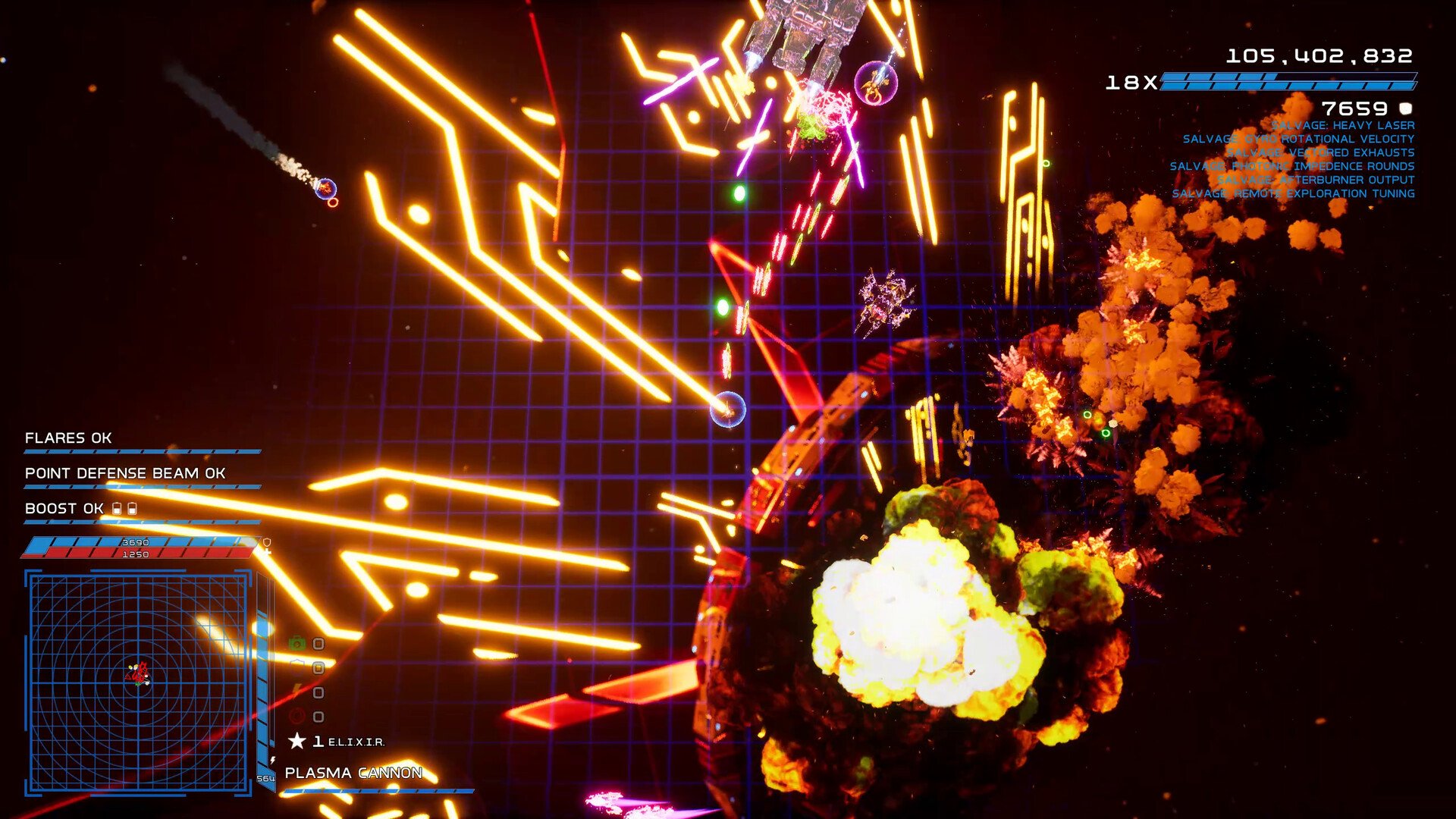1456x819 pixels.
Task: Select the green medkit consumable icon
Action: click(x=297, y=644)
